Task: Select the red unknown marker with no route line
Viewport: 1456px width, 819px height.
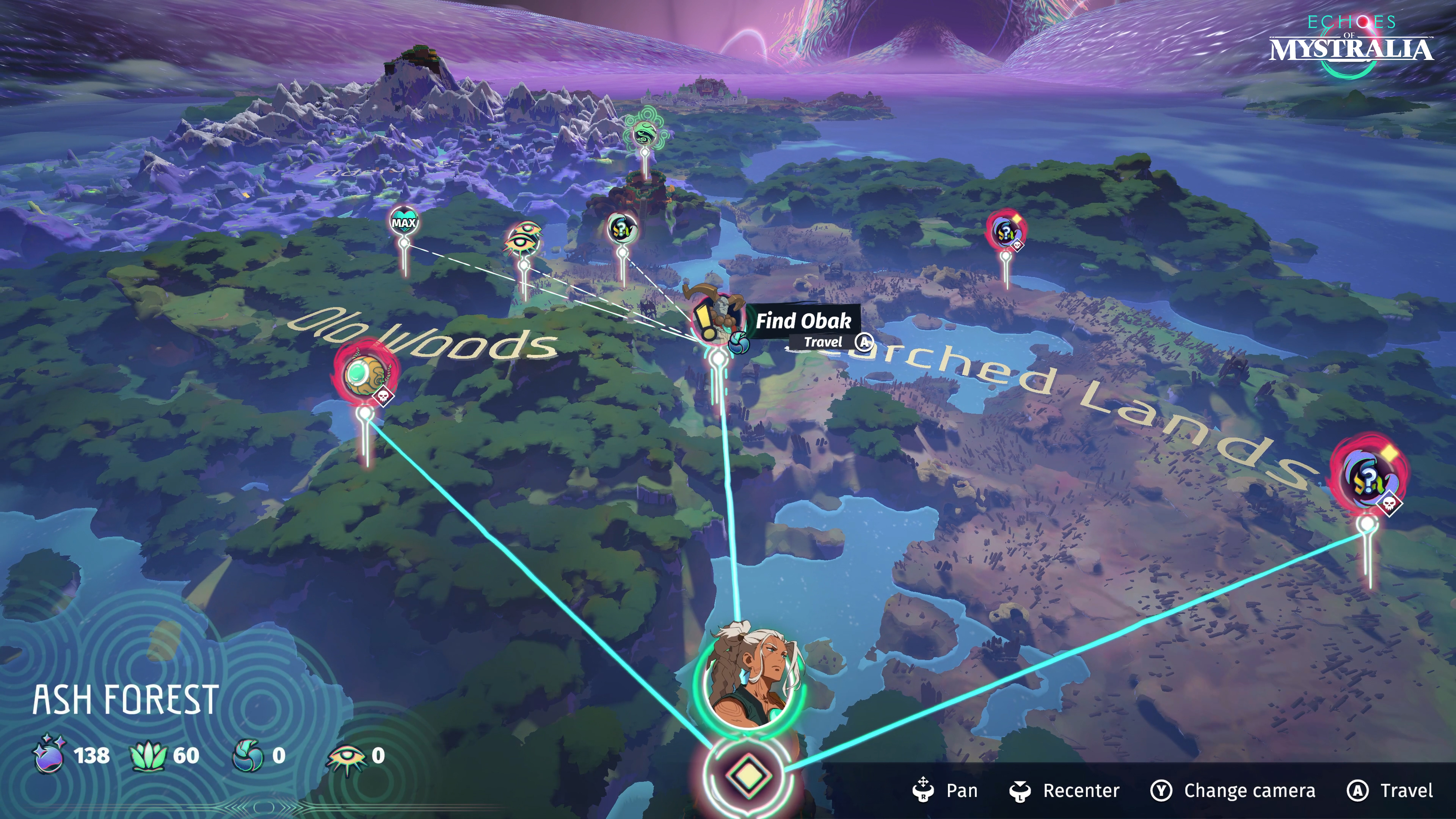Action: coord(1006,230)
